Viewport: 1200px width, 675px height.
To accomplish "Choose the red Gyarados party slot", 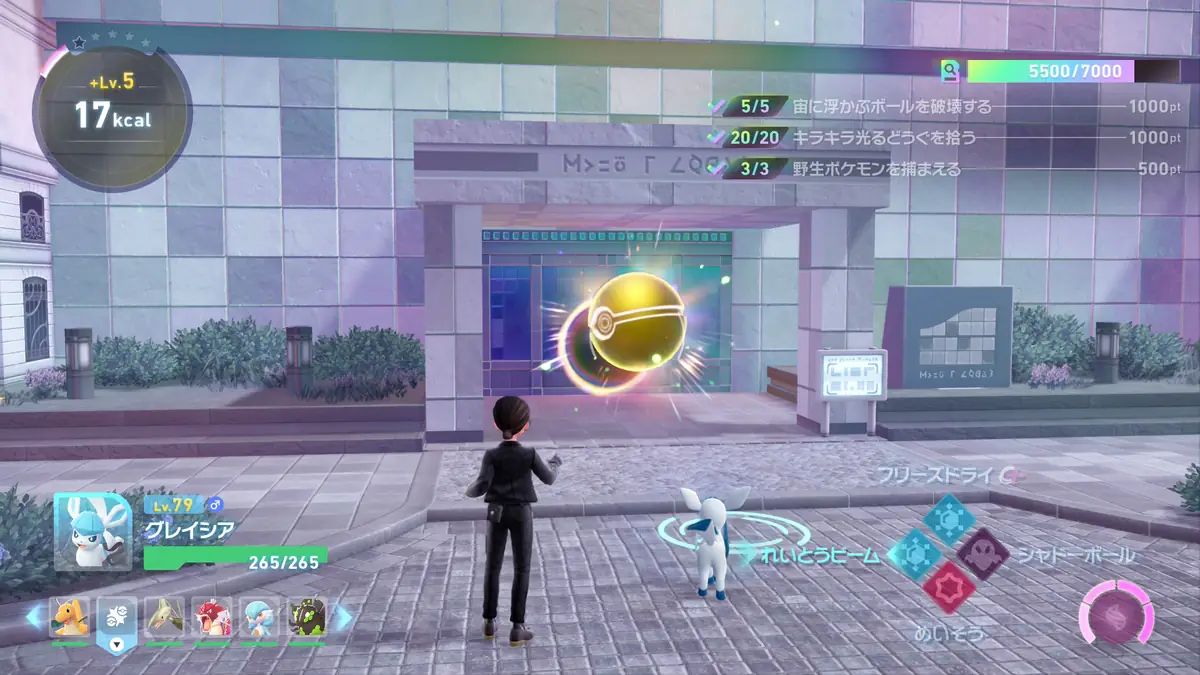I will 212,618.
